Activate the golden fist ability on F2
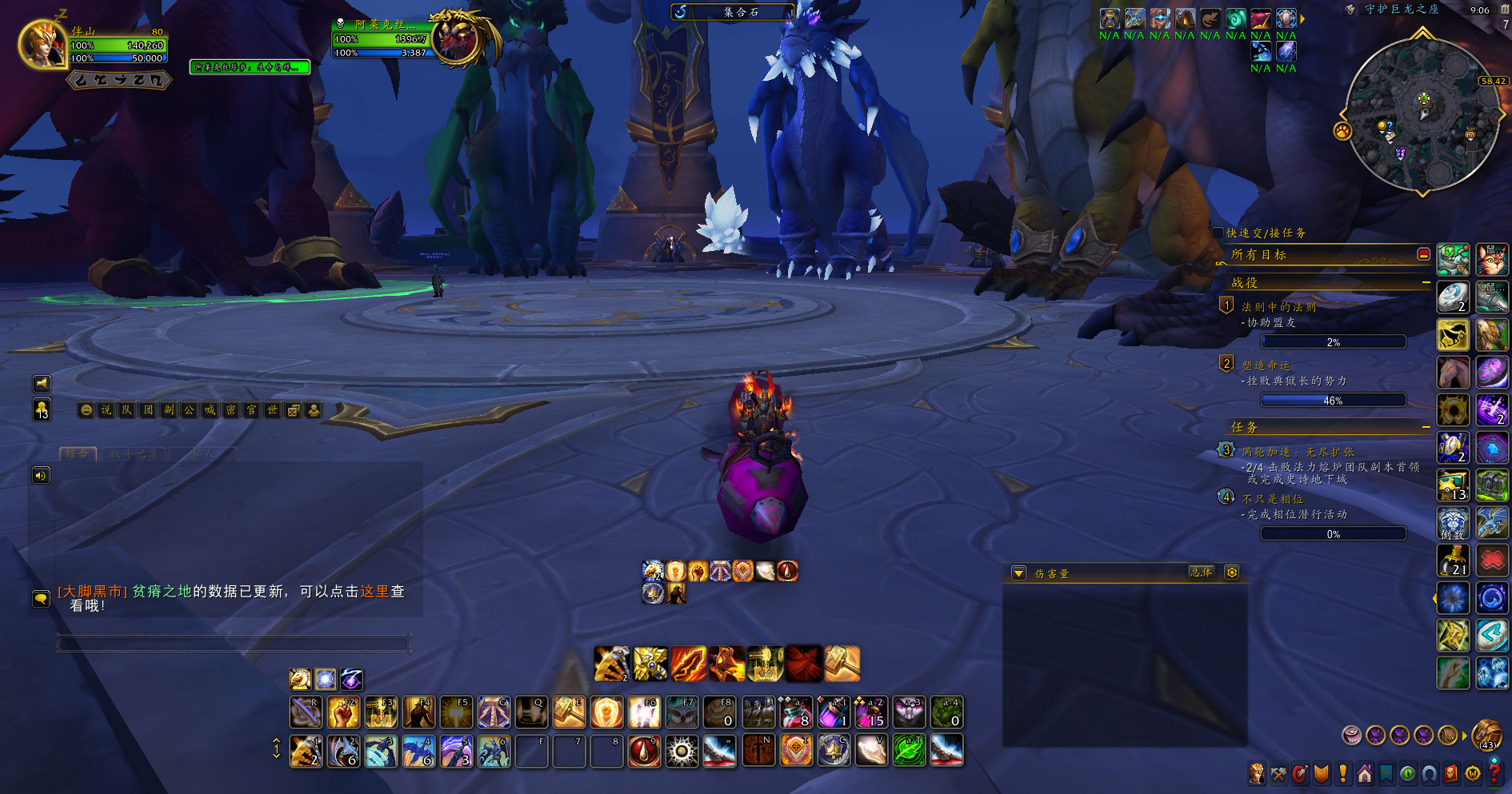Image resolution: width=1512 pixels, height=794 pixels. pyautogui.click(x=342, y=712)
